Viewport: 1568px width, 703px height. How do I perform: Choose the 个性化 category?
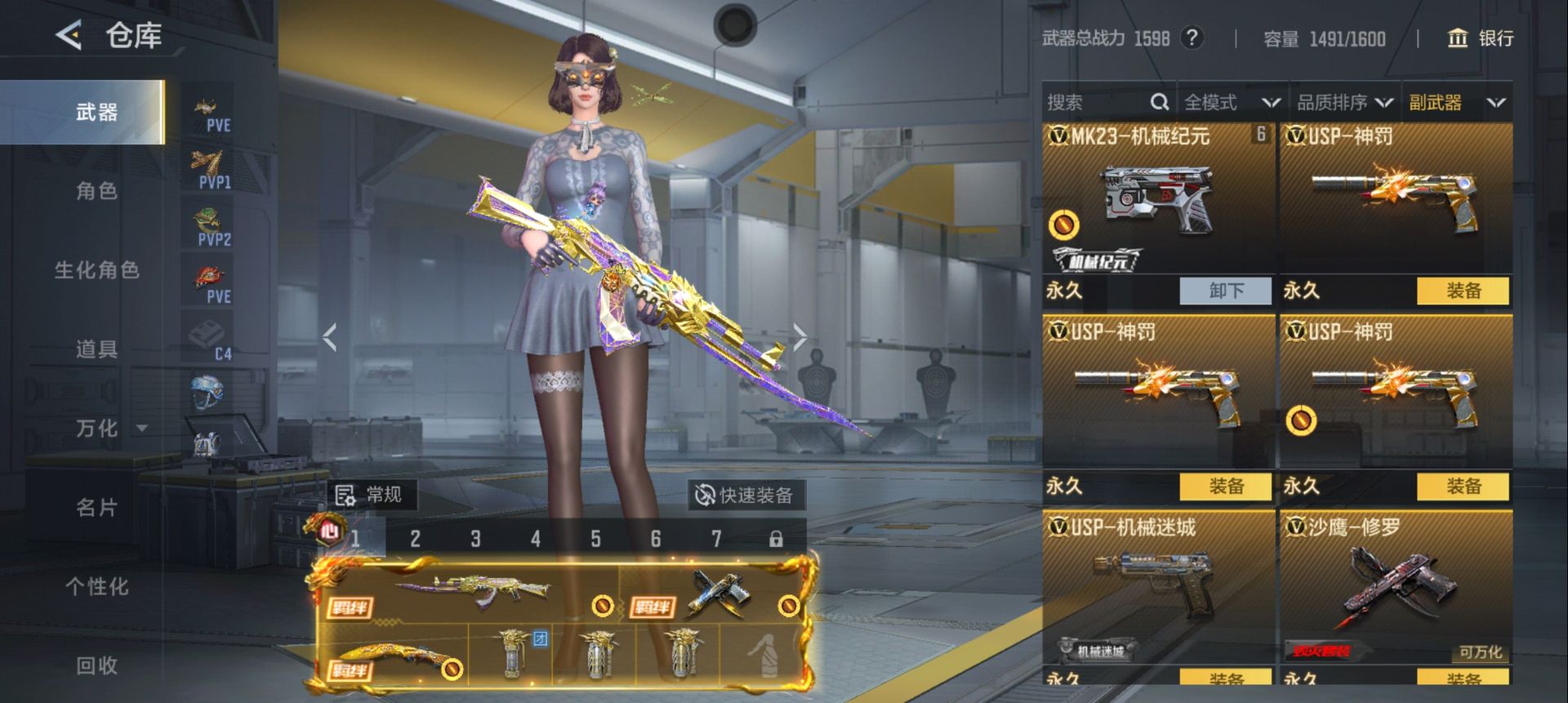pyautogui.click(x=96, y=586)
